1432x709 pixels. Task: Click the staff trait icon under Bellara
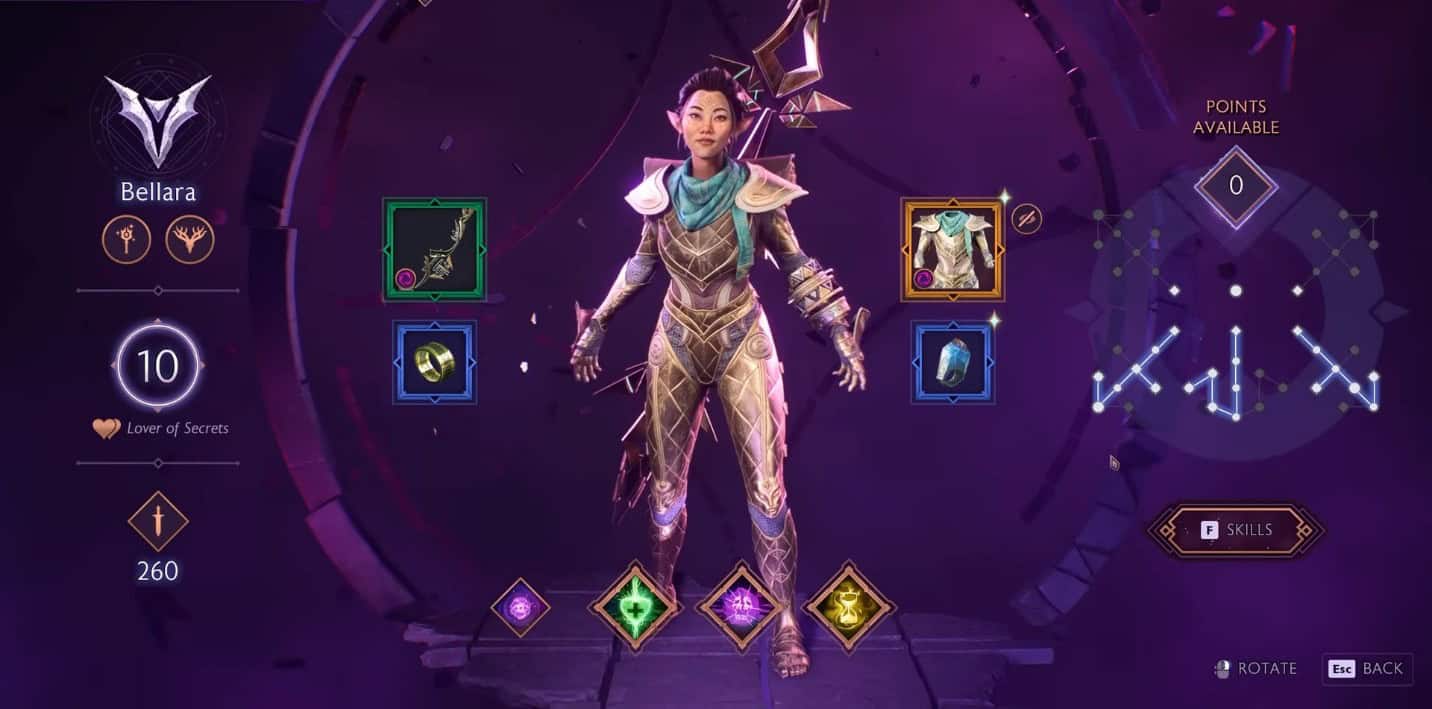(127, 240)
